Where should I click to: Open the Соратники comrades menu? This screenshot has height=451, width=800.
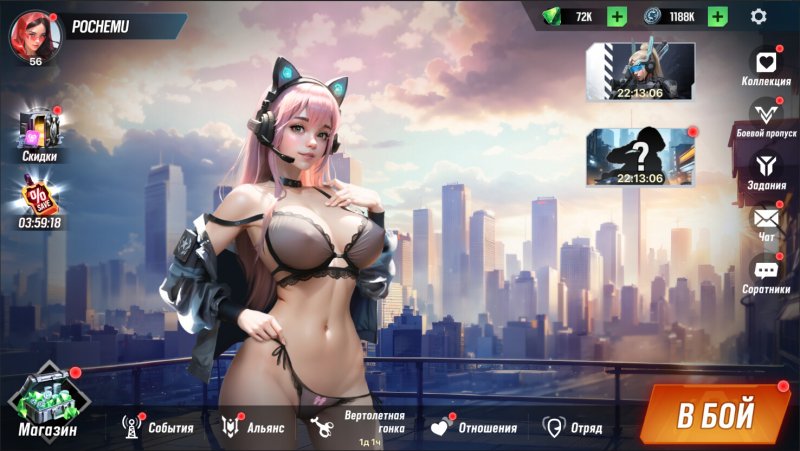tap(766, 273)
